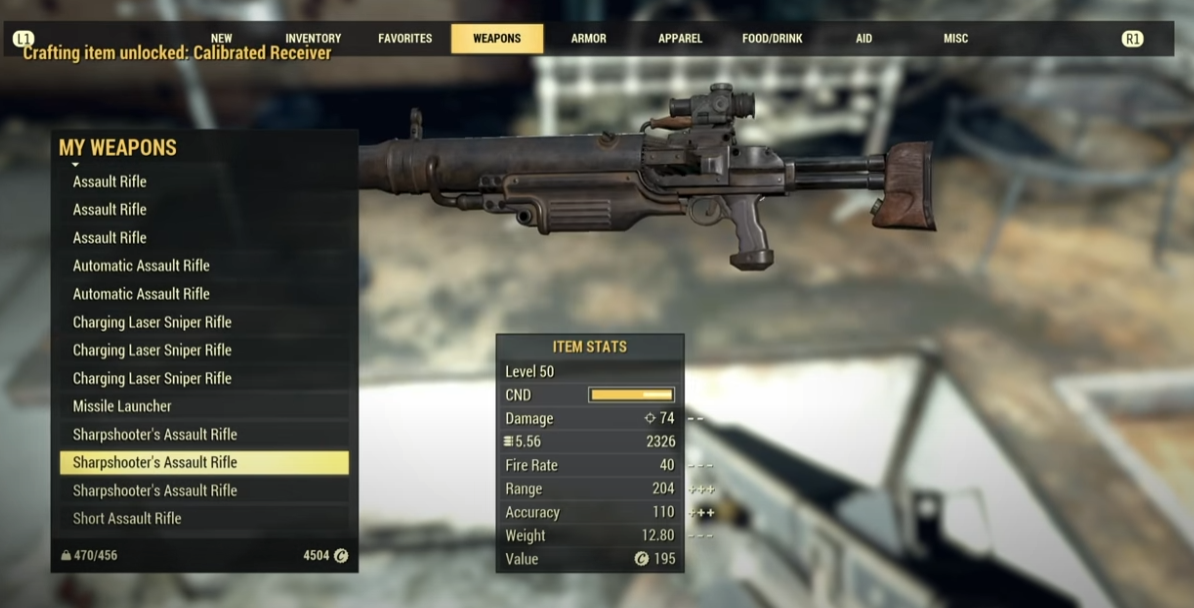1194x608 pixels.
Task: Open the Inventory tab
Action: pos(313,38)
